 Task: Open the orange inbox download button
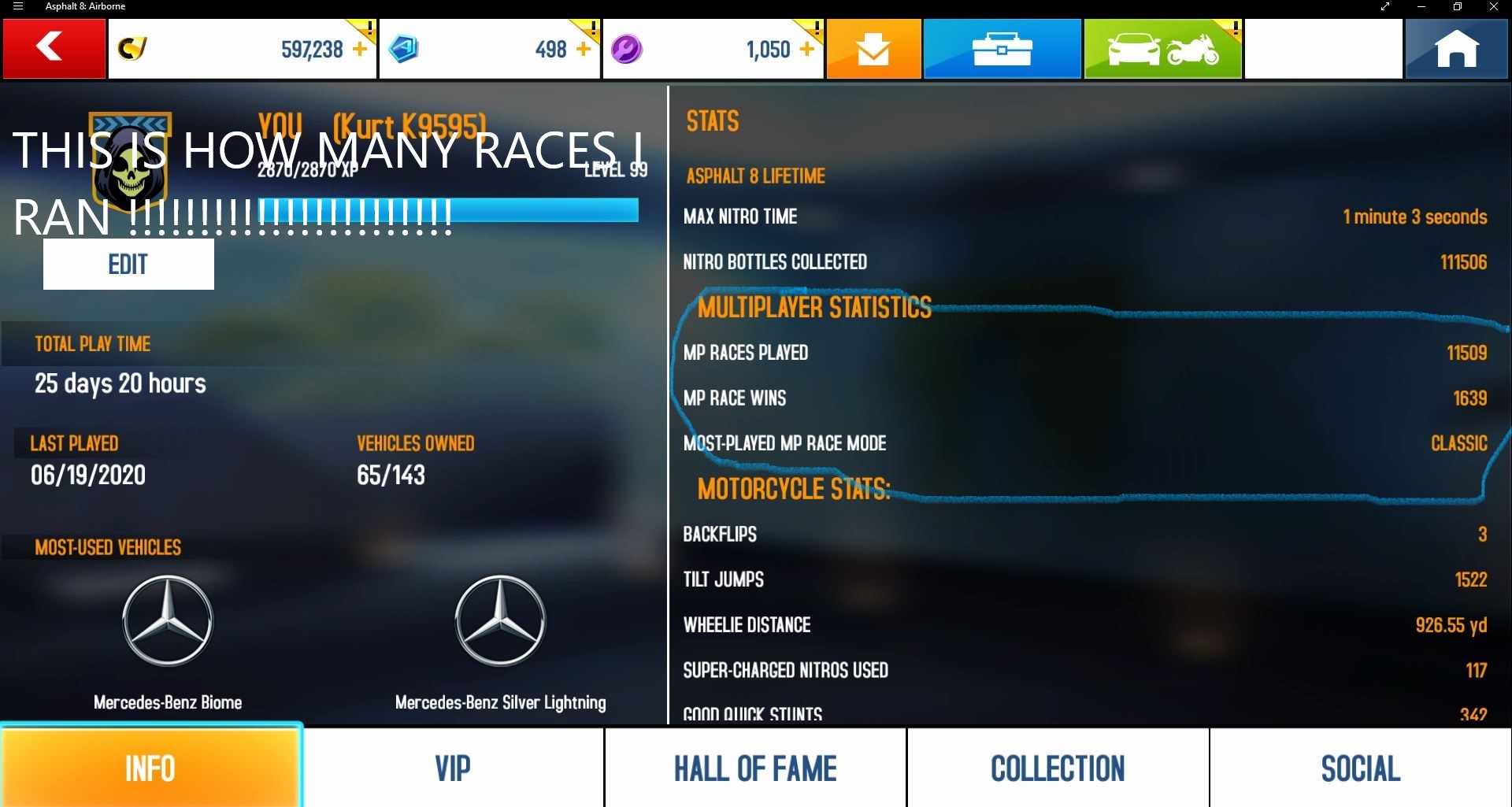[x=873, y=49]
